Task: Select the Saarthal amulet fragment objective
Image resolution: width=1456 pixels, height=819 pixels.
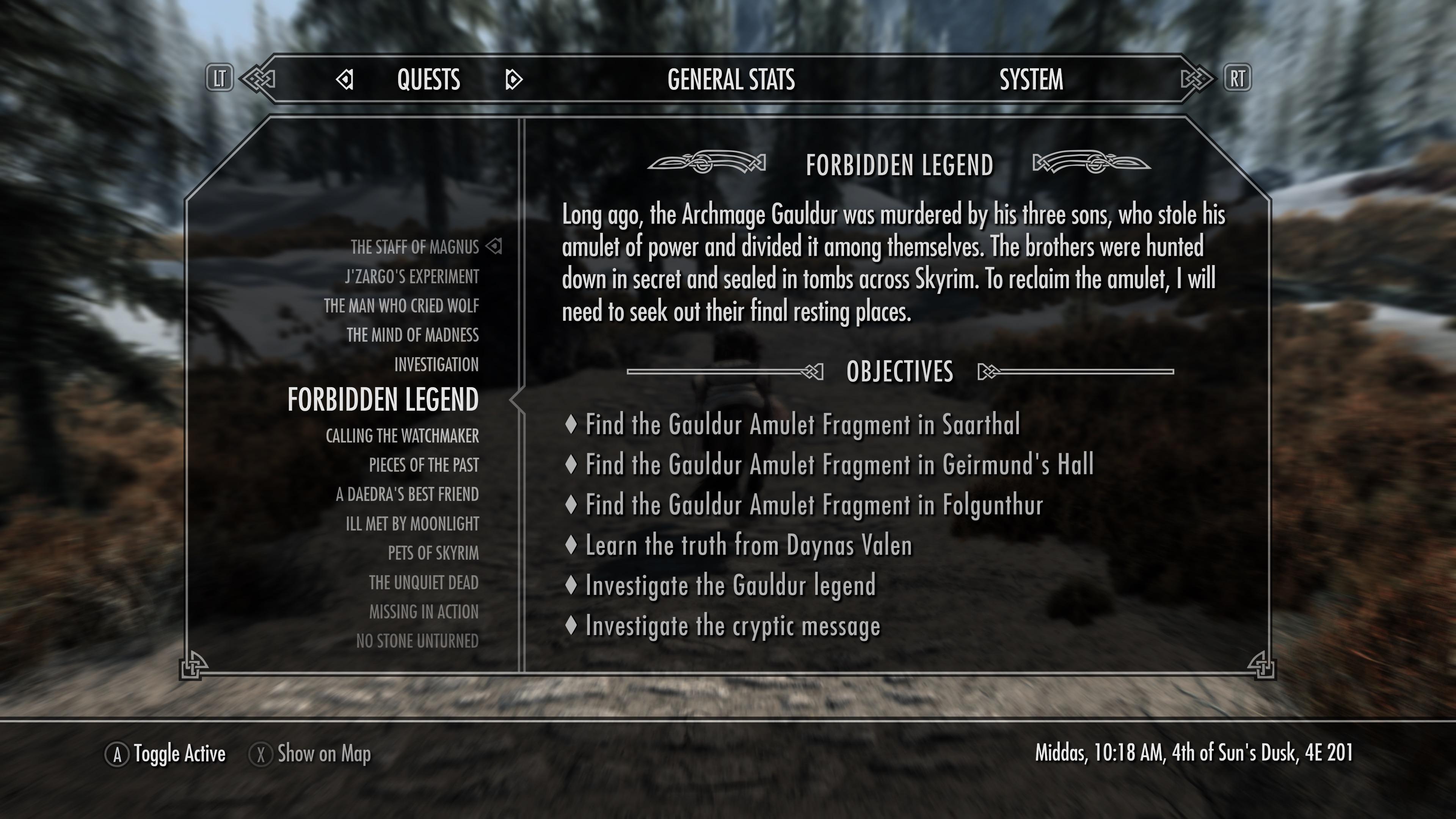Action: (802, 425)
